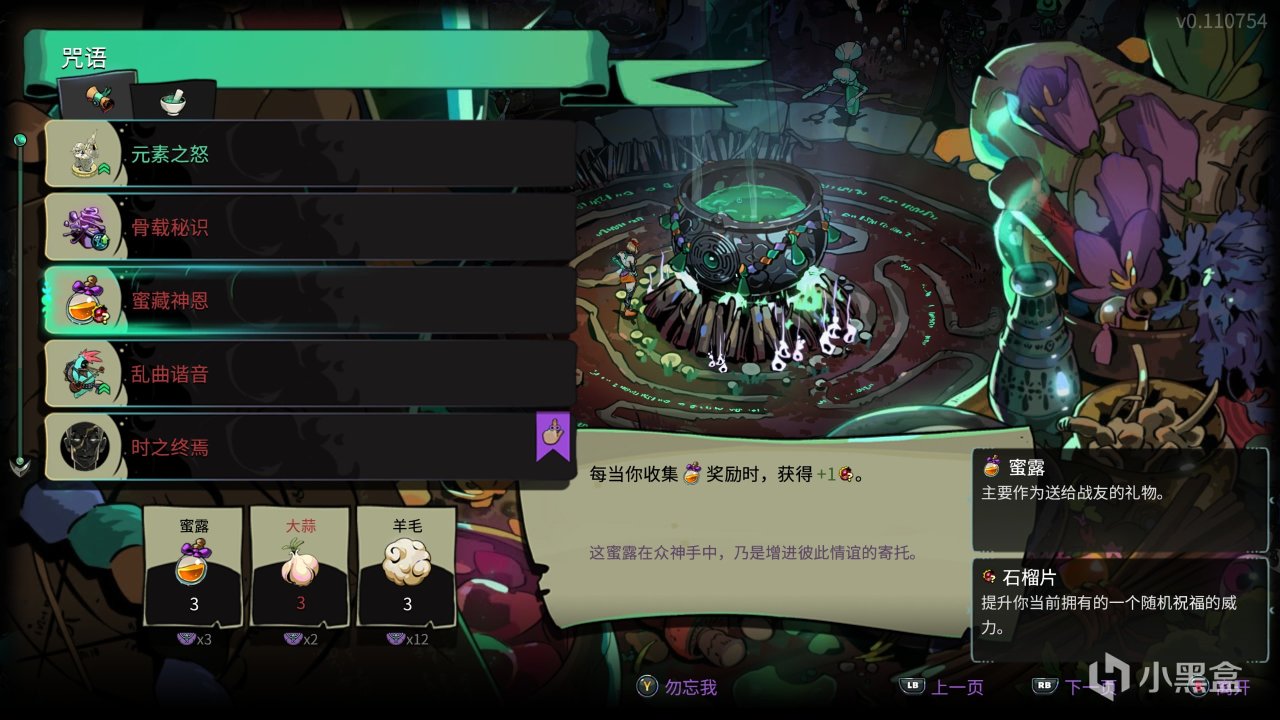
Task: Click the 骨载秘识 incantation icon
Action: point(85,226)
